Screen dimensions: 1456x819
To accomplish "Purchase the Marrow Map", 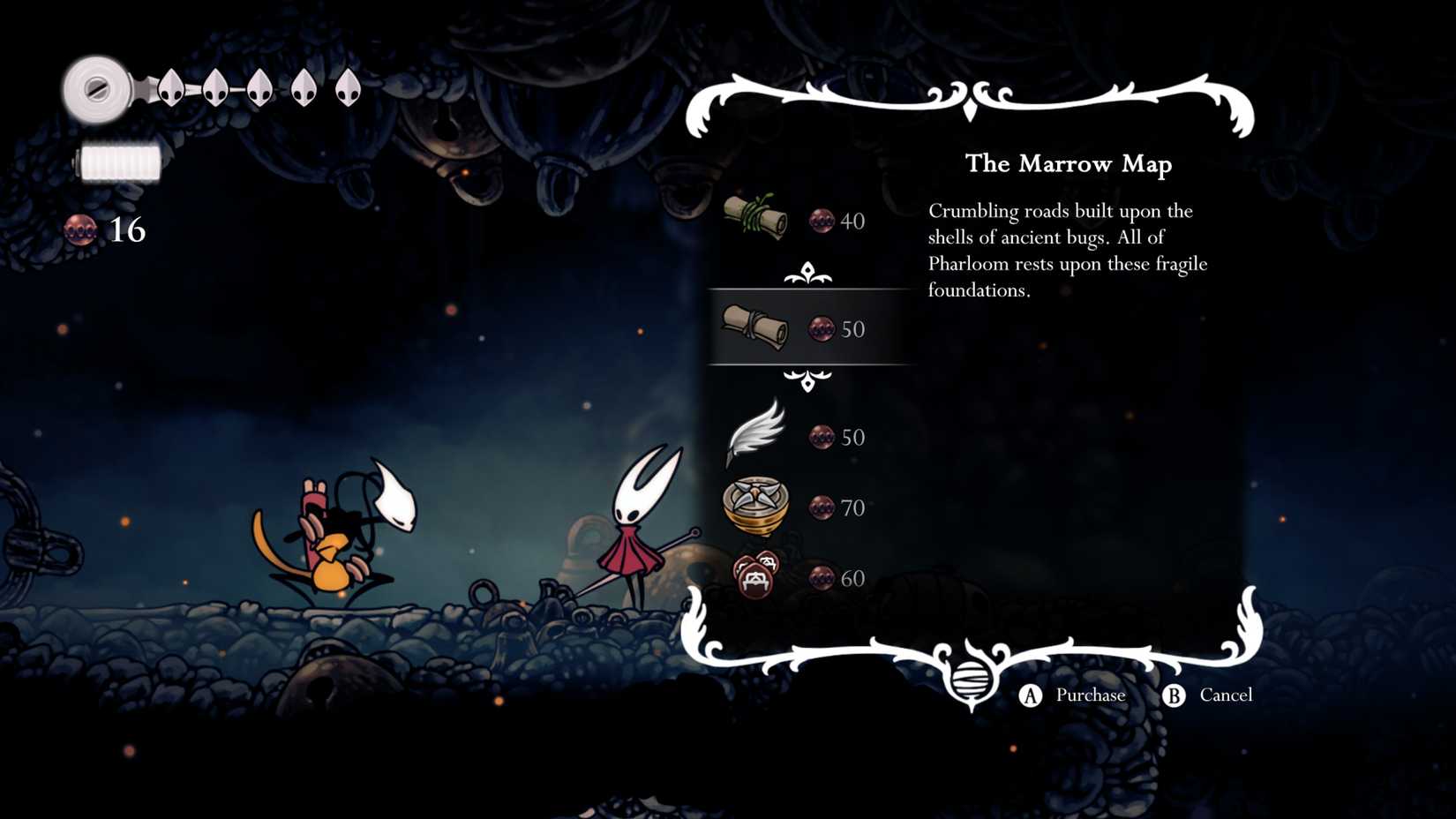I will [1090, 695].
